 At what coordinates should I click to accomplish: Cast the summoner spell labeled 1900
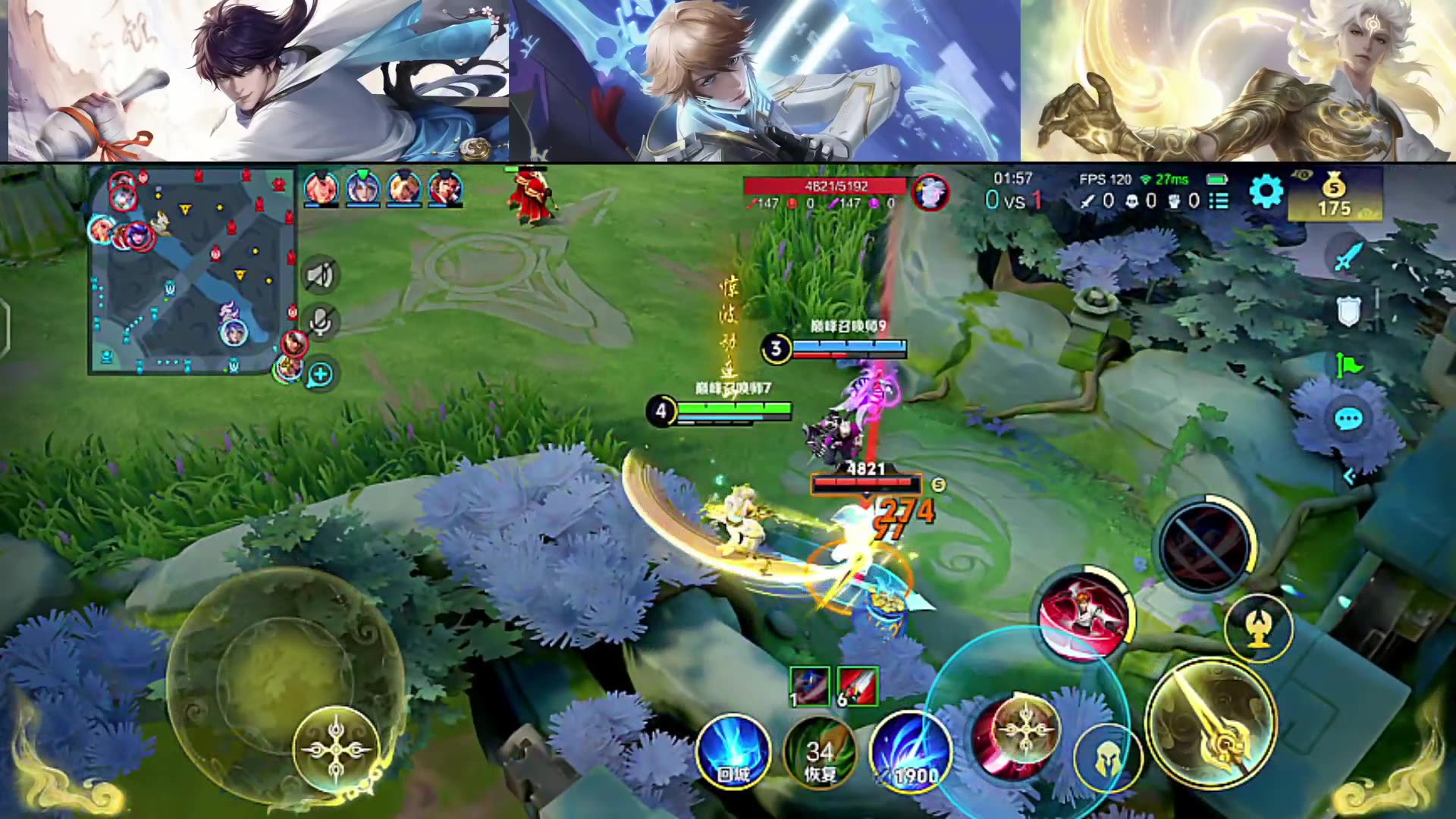pos(910,751)
